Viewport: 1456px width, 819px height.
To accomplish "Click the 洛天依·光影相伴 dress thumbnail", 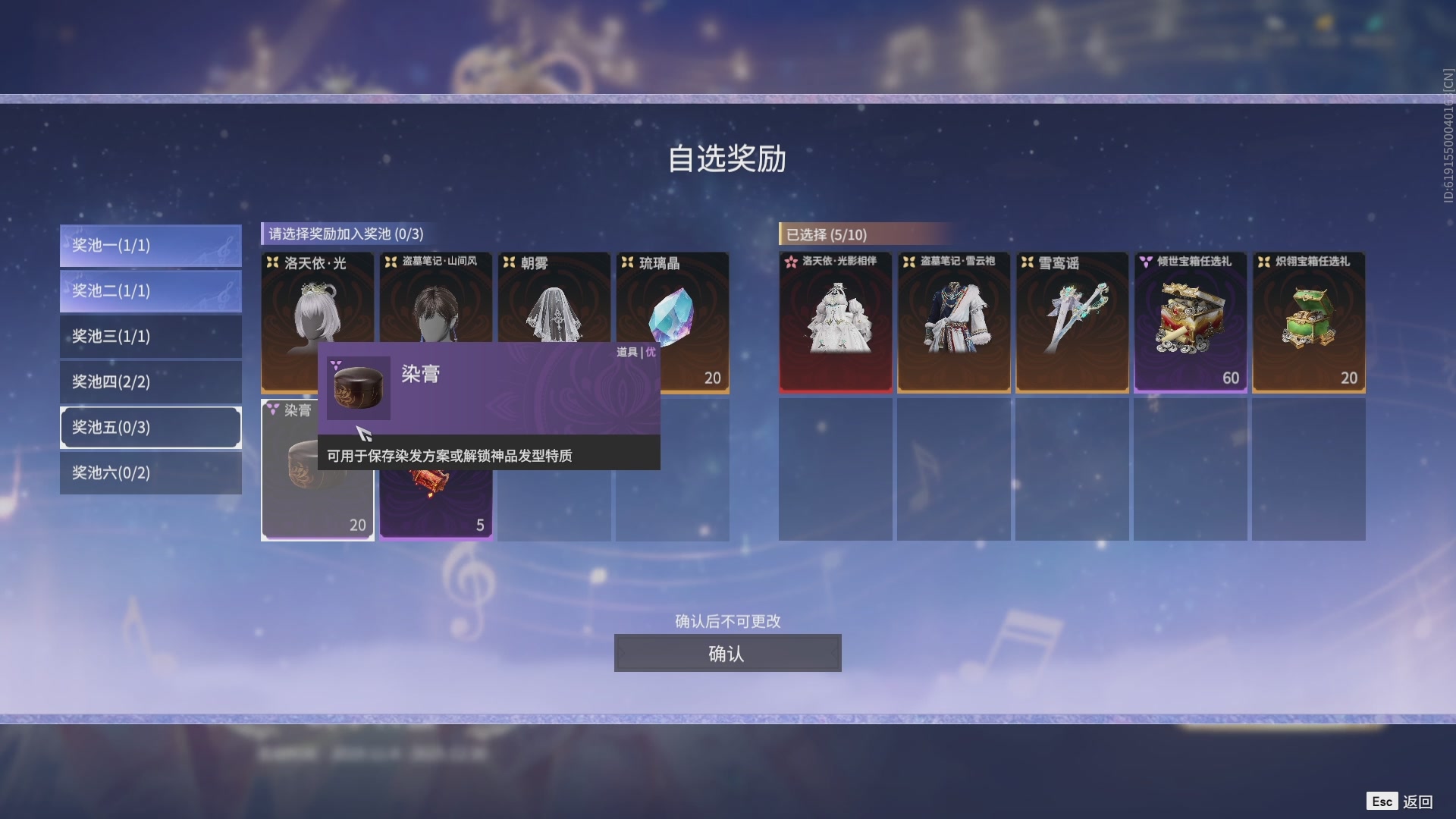I will 835,322.
